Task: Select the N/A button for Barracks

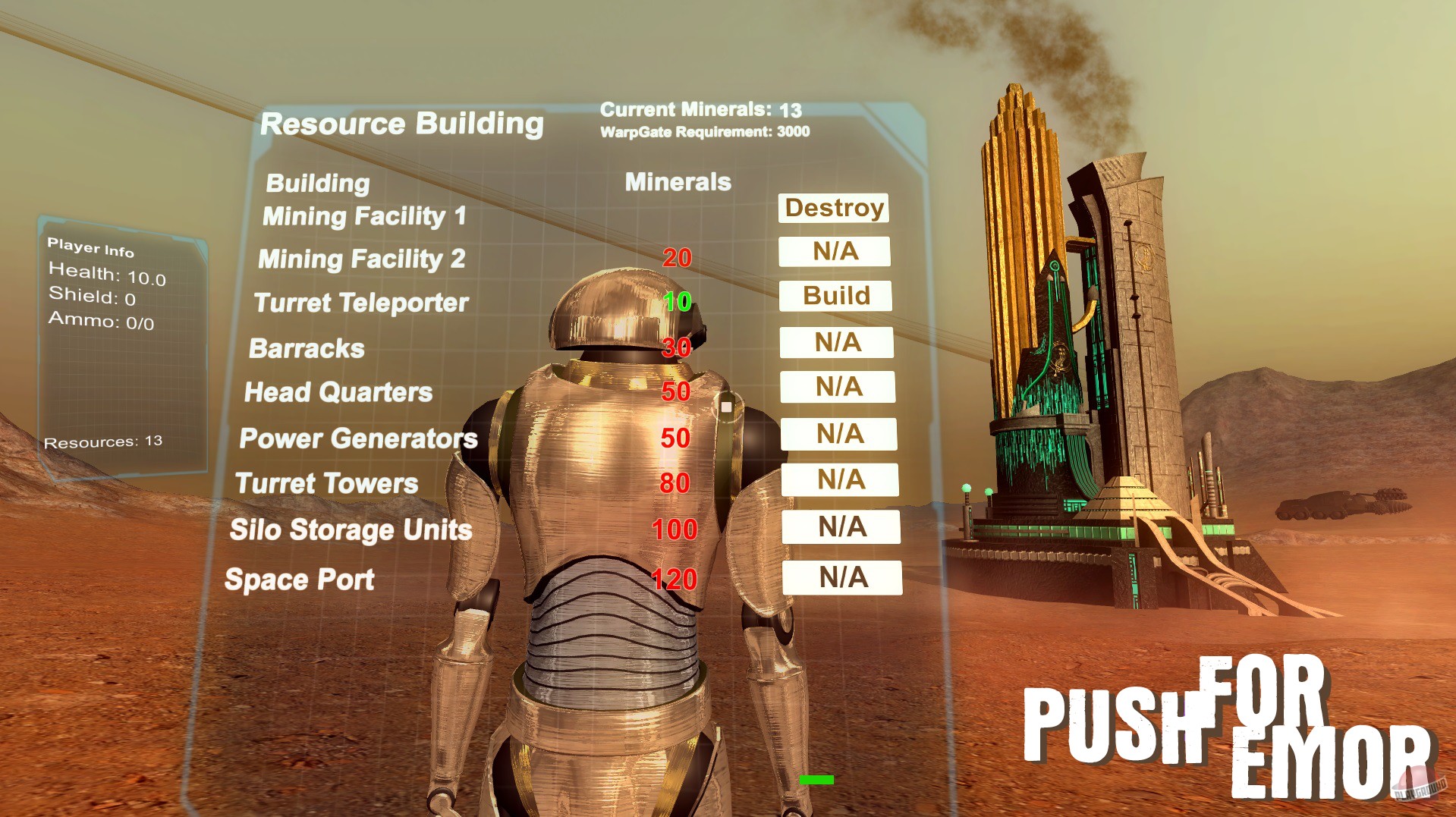Action: (836, 343)
